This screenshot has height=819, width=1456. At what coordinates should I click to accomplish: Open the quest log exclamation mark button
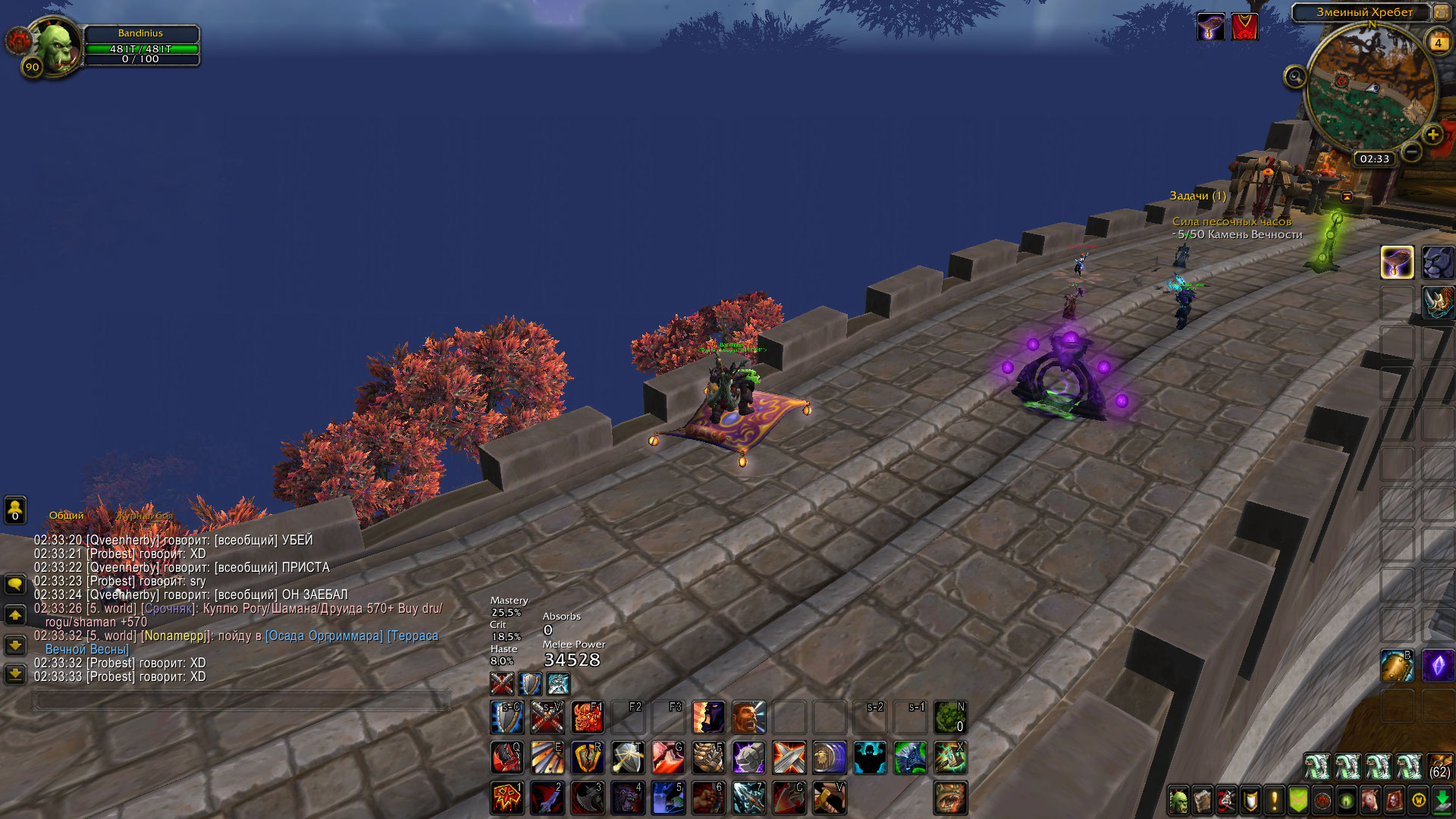coord(1275,800)
